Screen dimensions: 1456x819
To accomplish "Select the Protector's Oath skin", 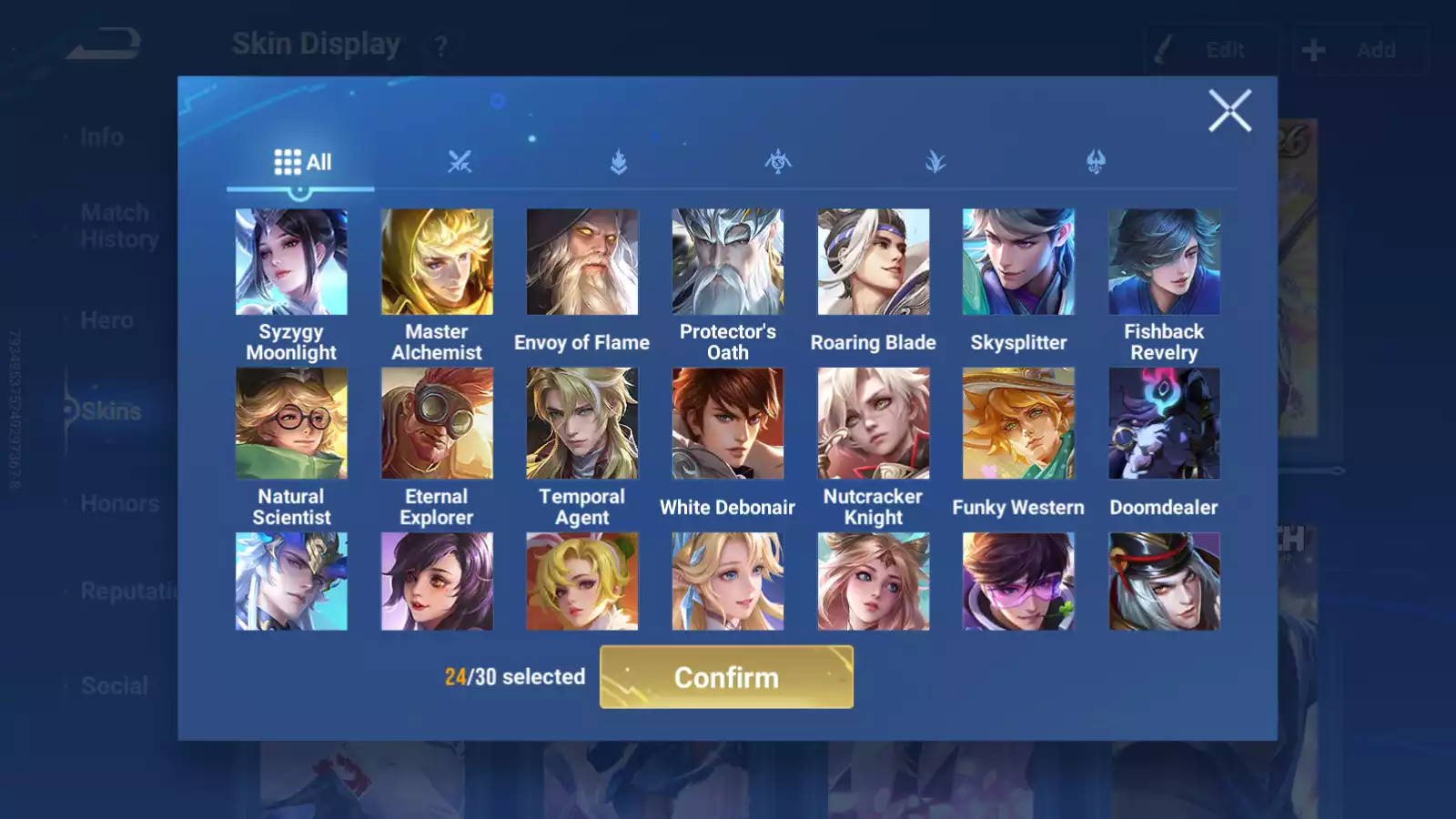I will (728, 262).
